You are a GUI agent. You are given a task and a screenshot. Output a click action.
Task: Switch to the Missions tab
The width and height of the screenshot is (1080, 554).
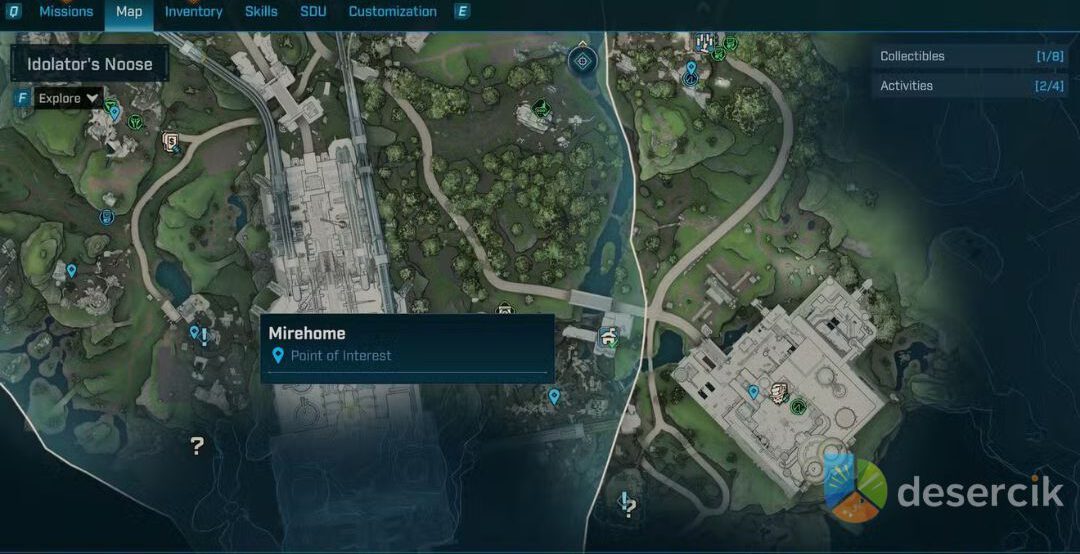click(x=66, y=12)
